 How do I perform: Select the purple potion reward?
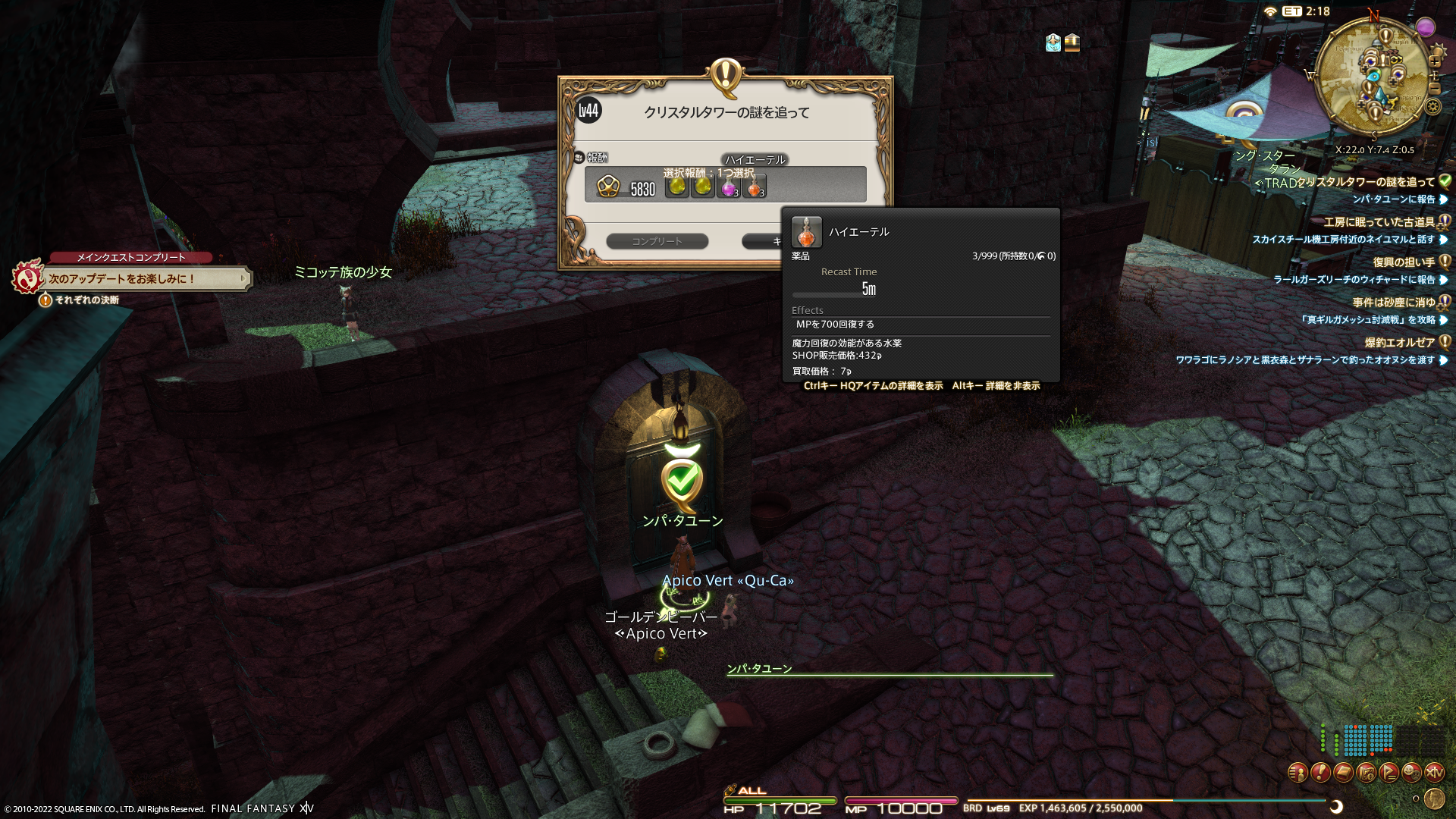(x=729, y=186)
